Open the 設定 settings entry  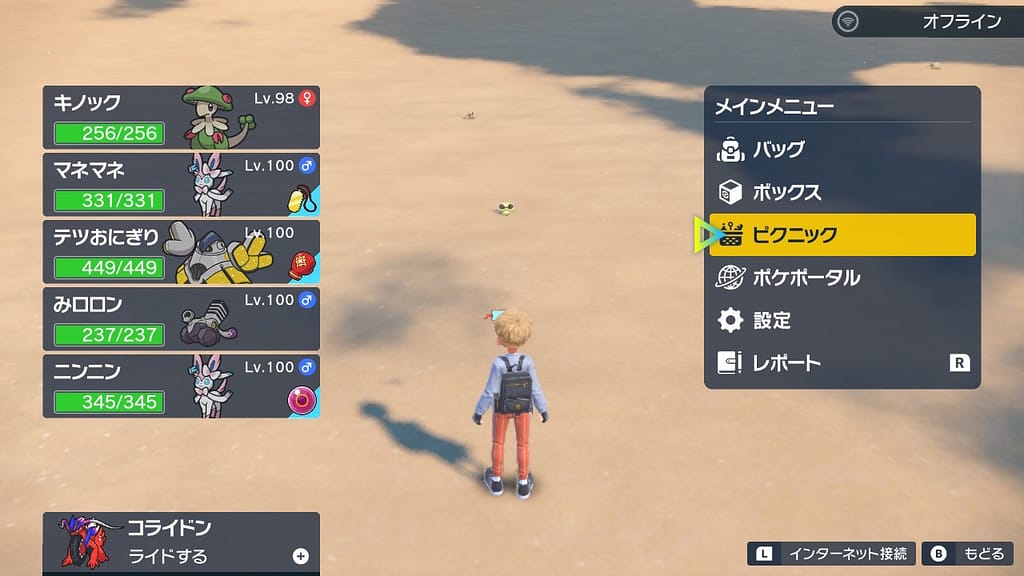pos(841,320)
